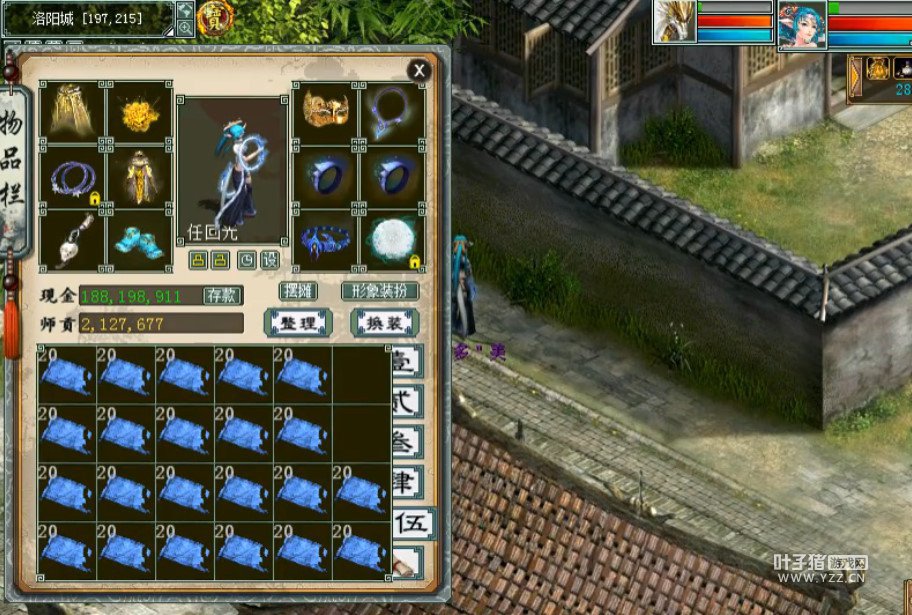Close the inventory window
Viewport: 912px width, 615px height.
tap(419, 70)
